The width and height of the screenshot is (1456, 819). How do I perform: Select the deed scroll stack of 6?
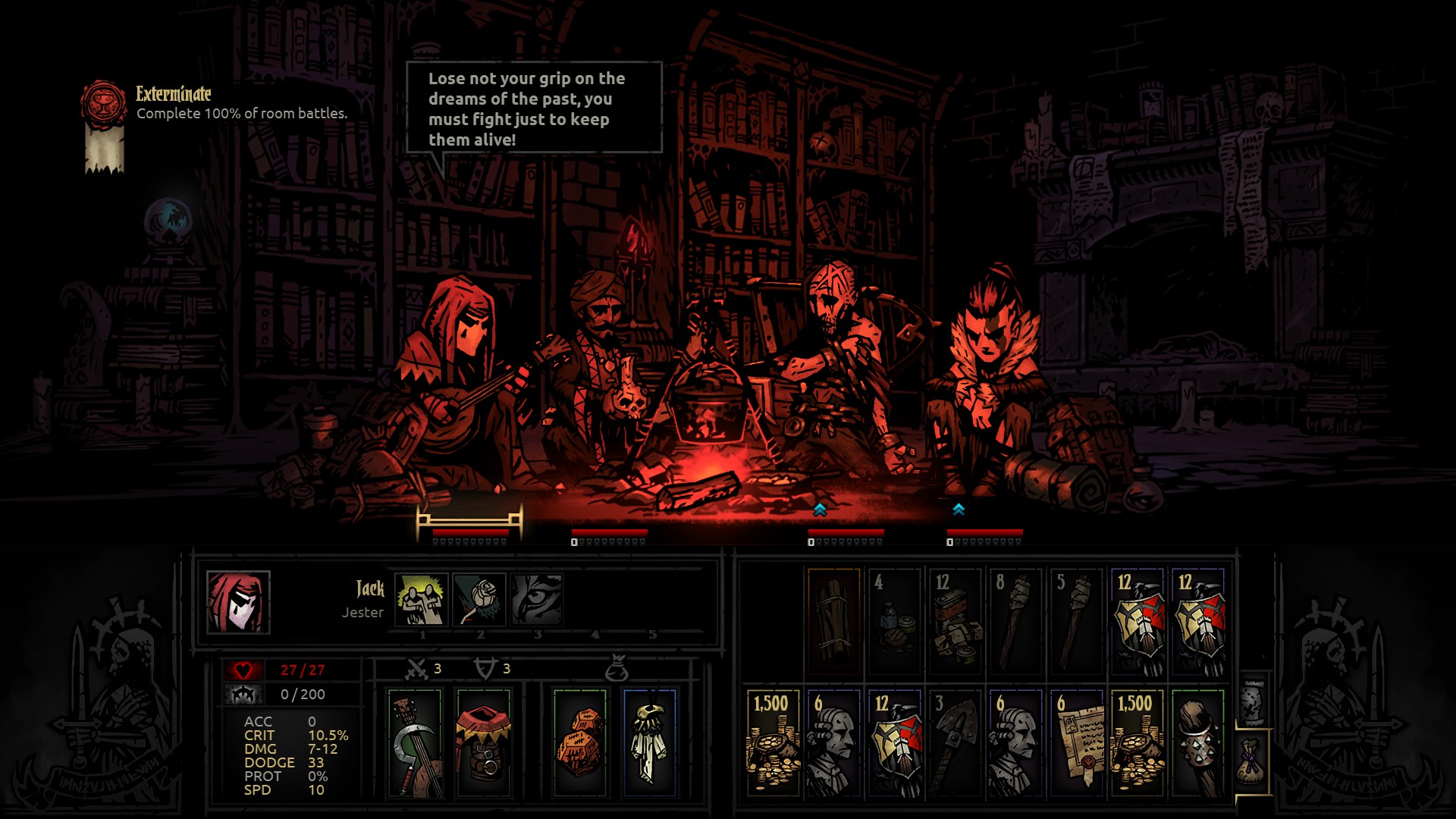pos(1077,743)
